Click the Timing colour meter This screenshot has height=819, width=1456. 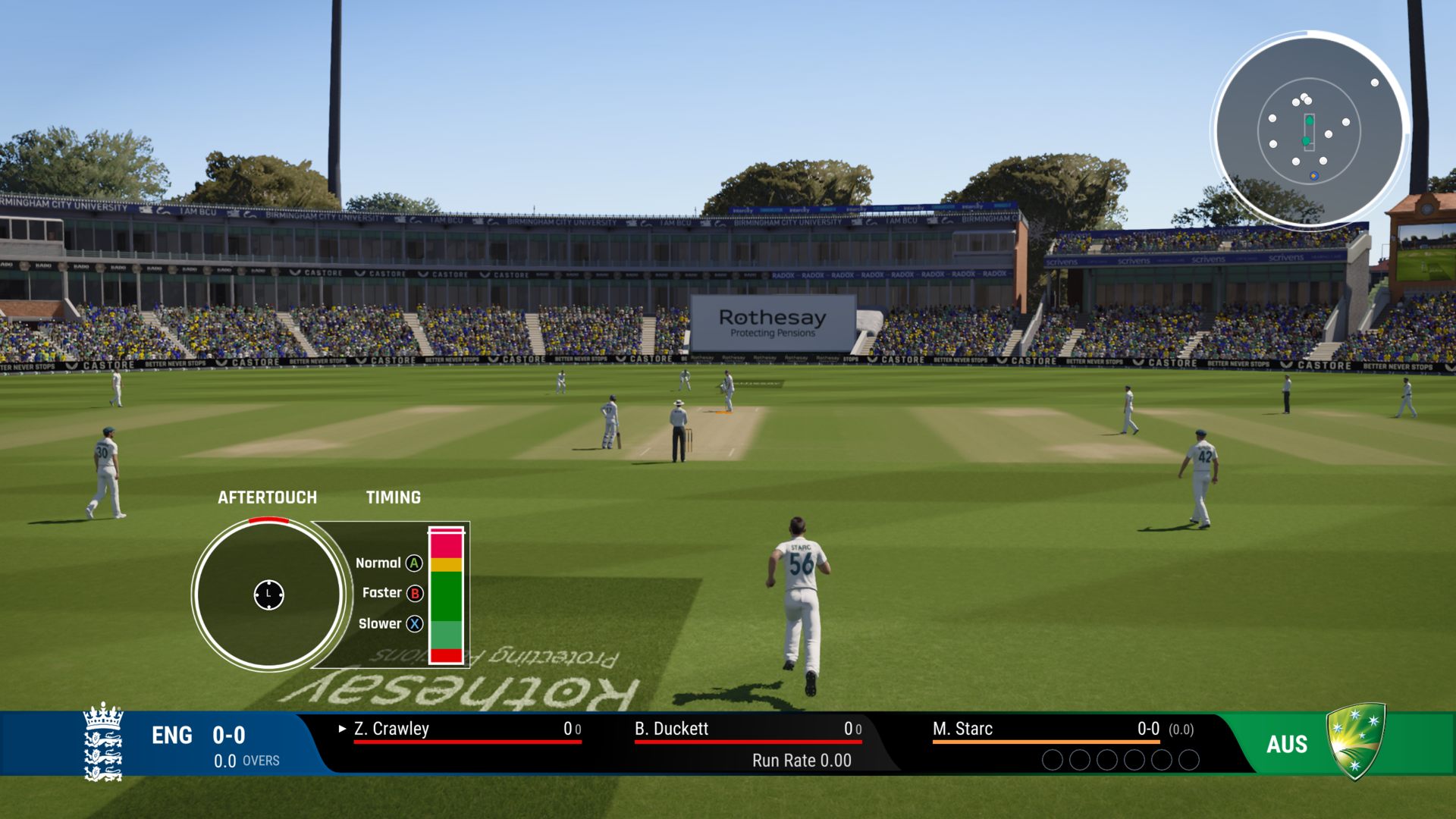446,595
